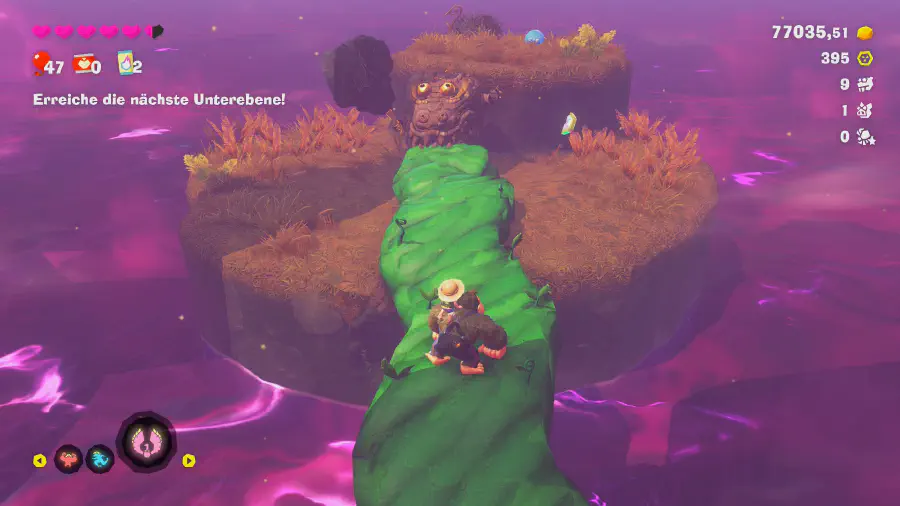Click the yellow hexagon banandium chip icon
Image resolution: width=900 pixels, height=506 pixels.
(865, 59)
